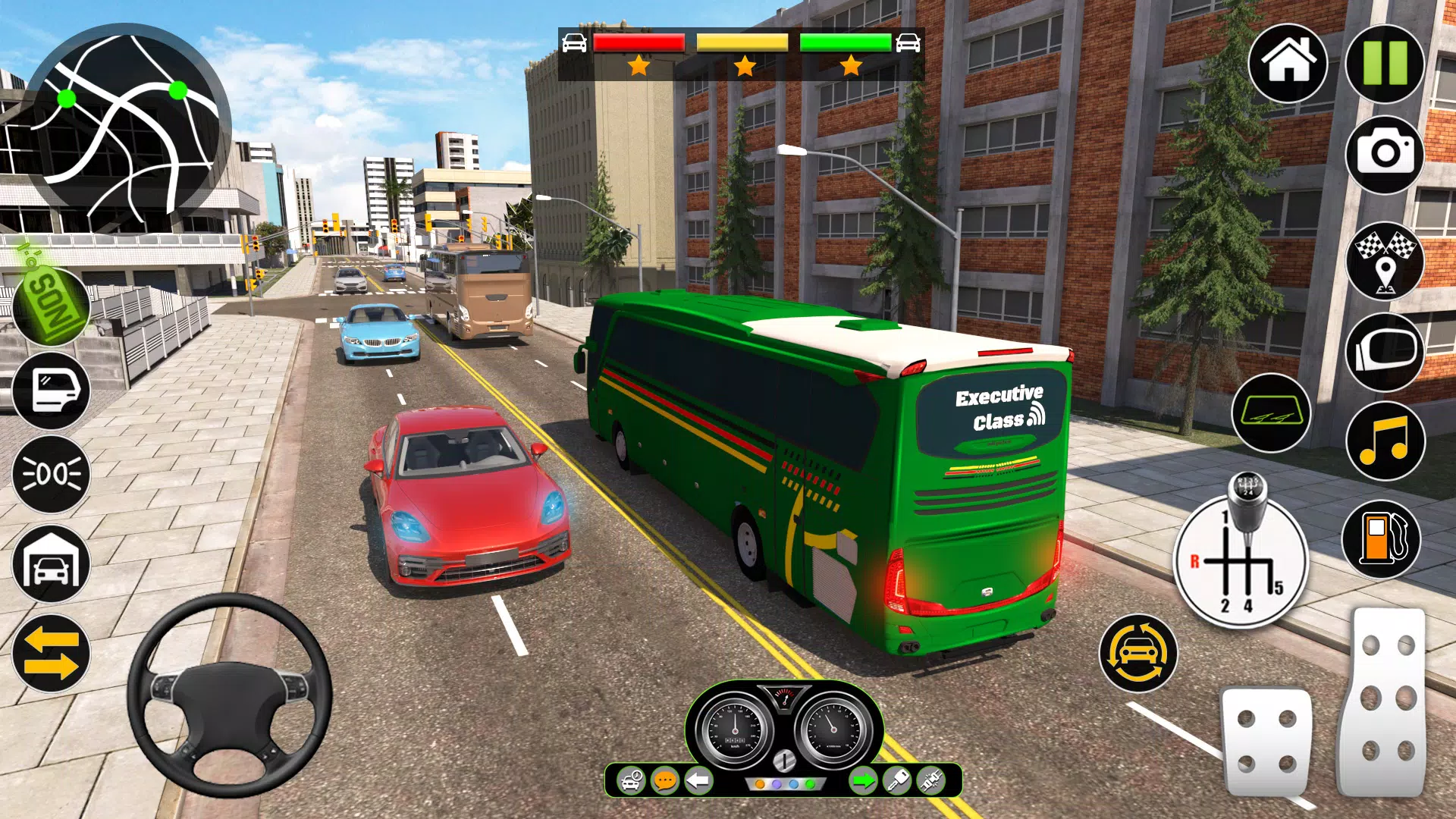Viewport: 1456px width, 819px height.
Task: Toggle the music note button
Action: [1385, 441]
